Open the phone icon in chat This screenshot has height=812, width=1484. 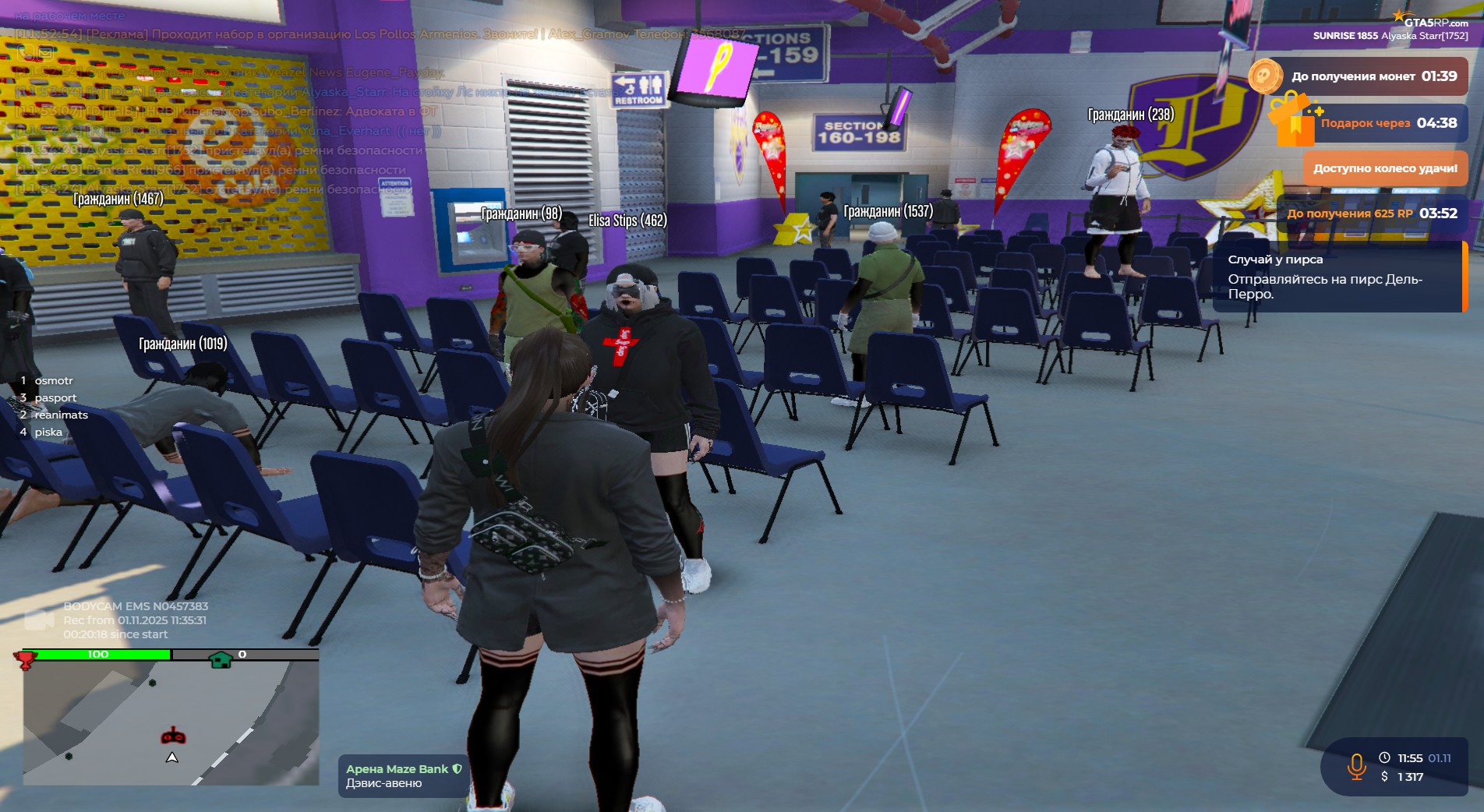point(26,53)
